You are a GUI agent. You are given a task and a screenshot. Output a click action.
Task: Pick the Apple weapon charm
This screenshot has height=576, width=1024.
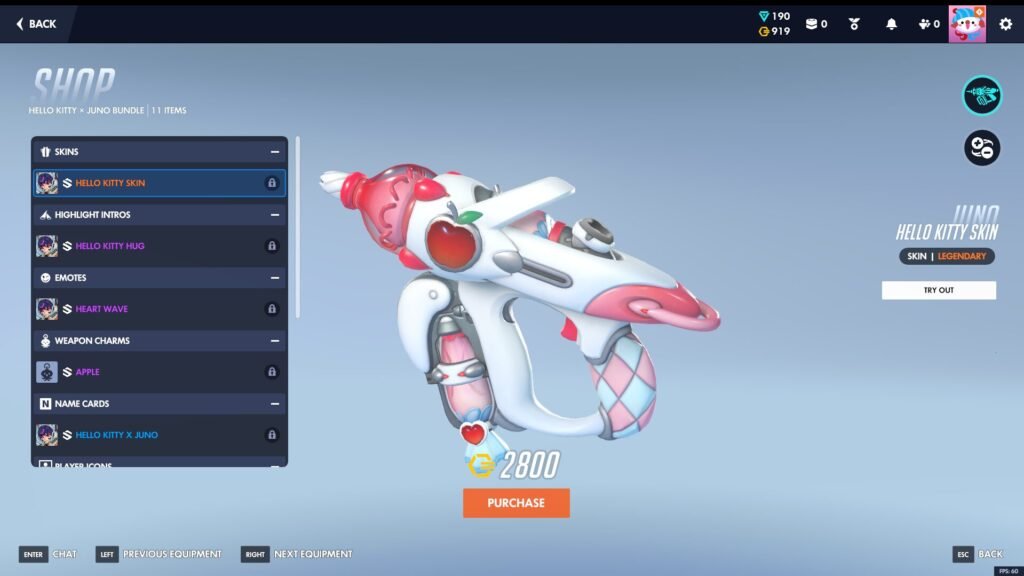pos(159,372)
